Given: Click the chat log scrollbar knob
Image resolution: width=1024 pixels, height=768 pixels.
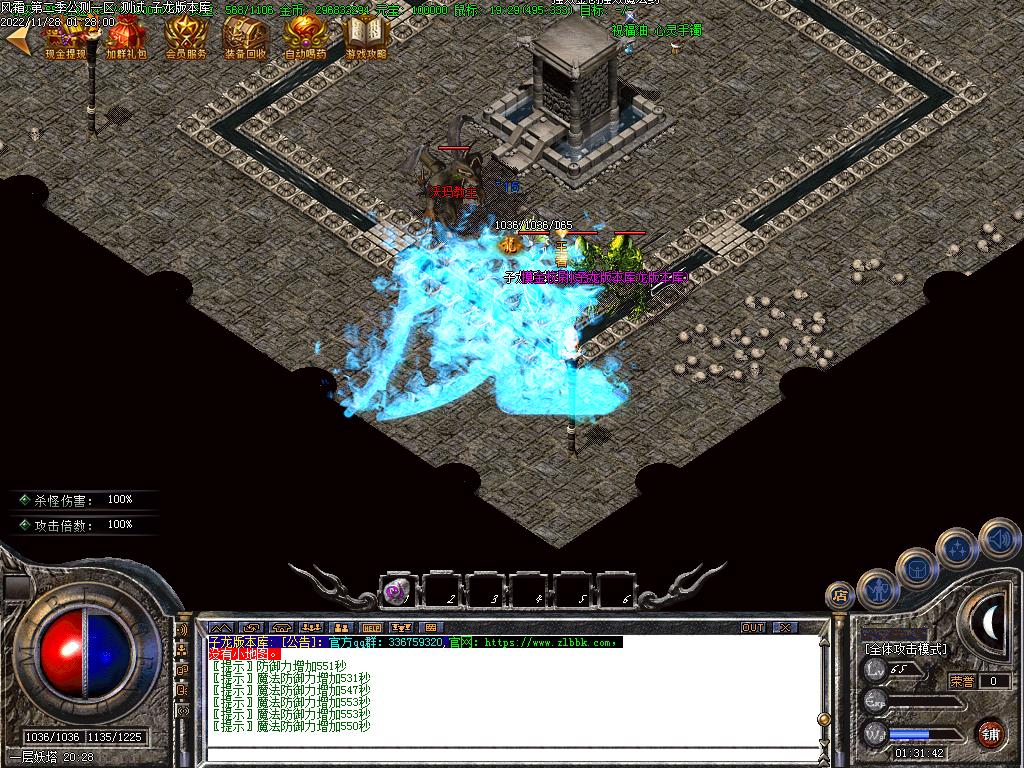Looking at the screenshot, I should point(823,719).
